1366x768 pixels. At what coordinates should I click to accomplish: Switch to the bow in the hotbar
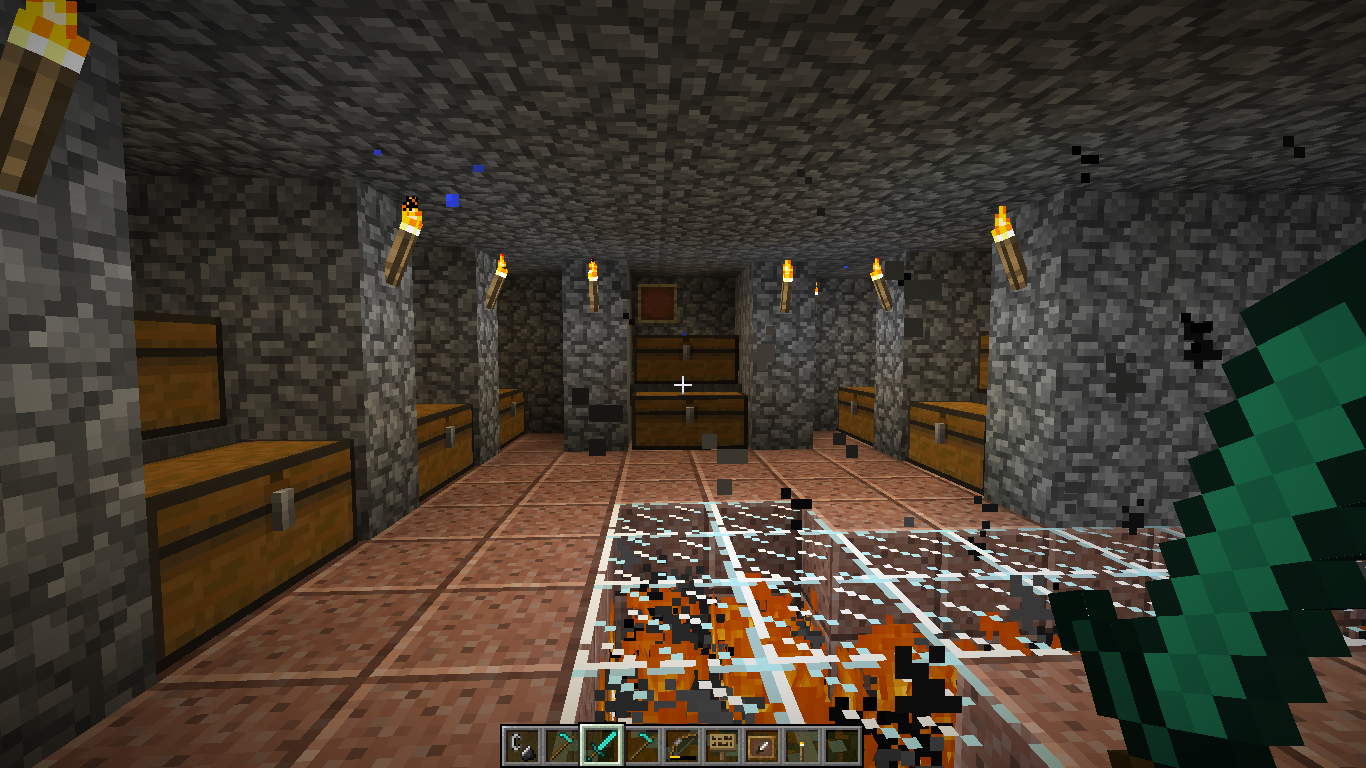point(681,745)
